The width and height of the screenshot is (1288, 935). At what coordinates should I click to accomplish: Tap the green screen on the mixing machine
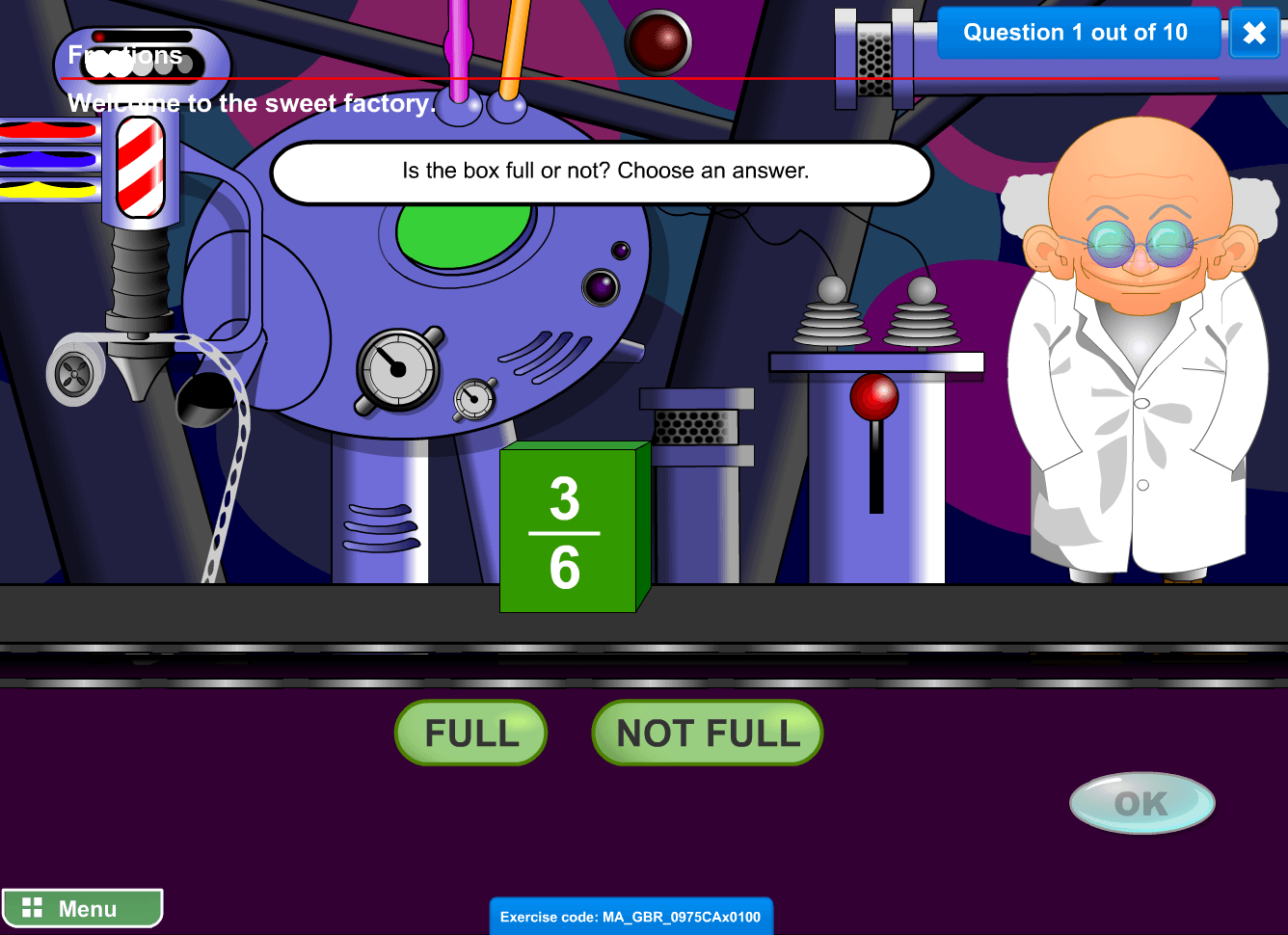tap(463, 227)
